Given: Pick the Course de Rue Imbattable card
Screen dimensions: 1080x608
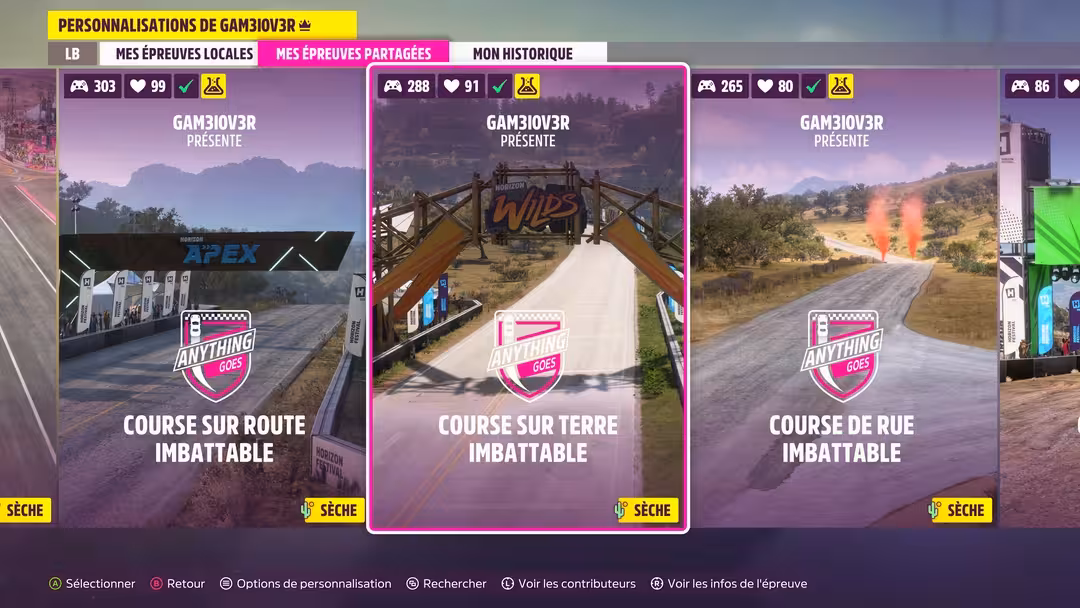Looking at the screenshot, I should click(842, 300).
